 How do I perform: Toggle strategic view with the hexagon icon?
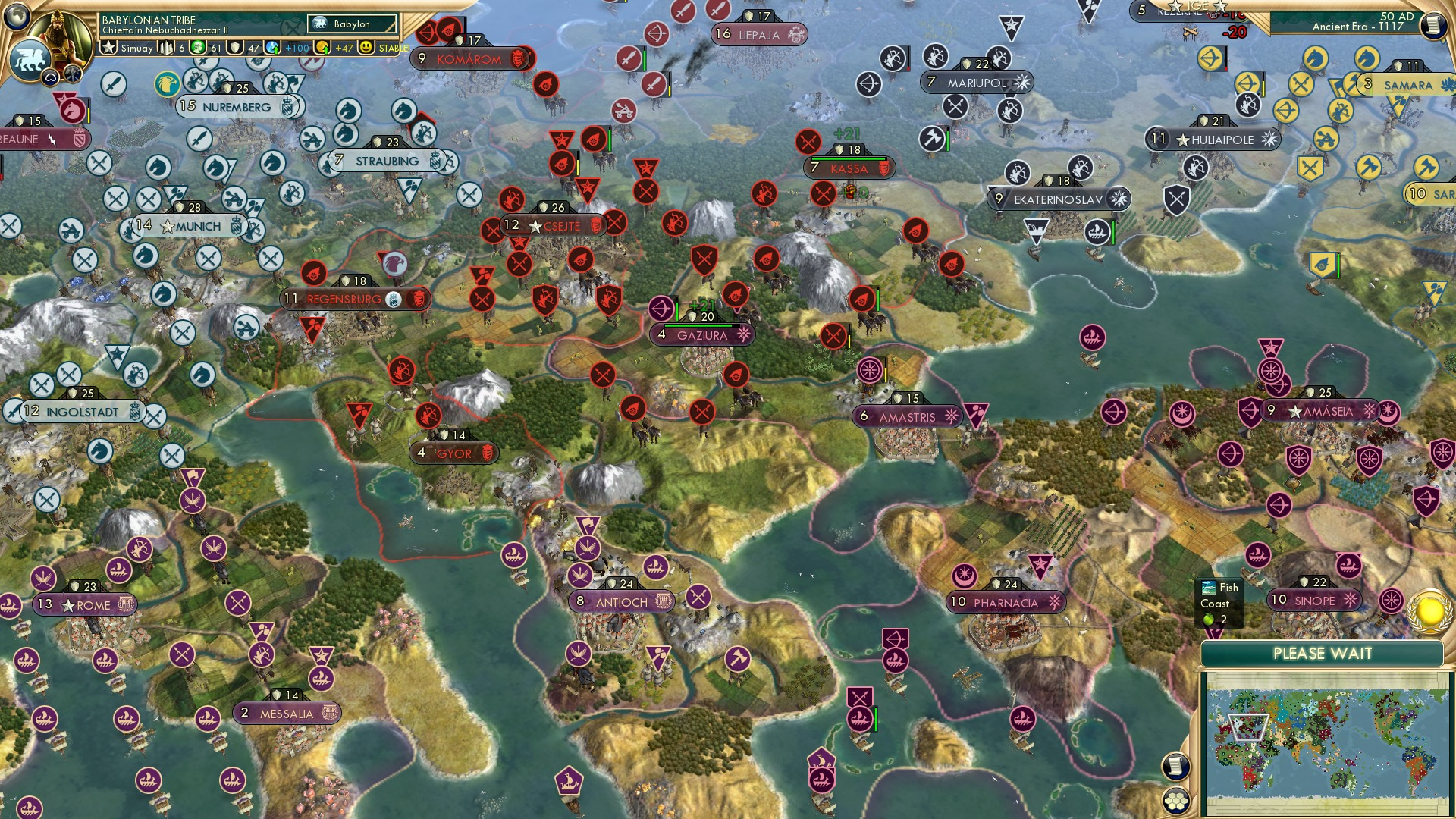coord(1178,802)
